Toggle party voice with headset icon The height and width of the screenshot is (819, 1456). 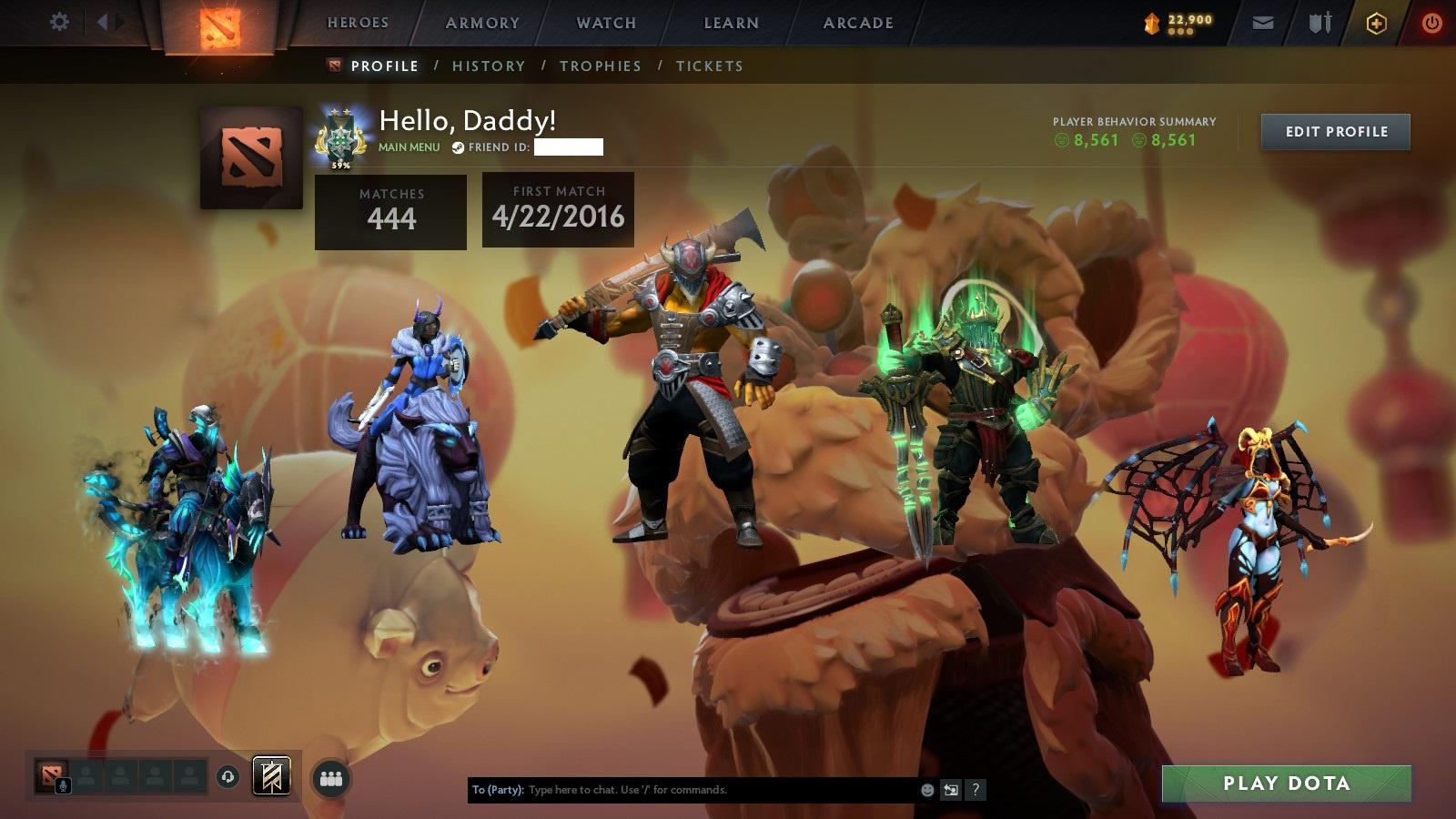coord(227,777)
